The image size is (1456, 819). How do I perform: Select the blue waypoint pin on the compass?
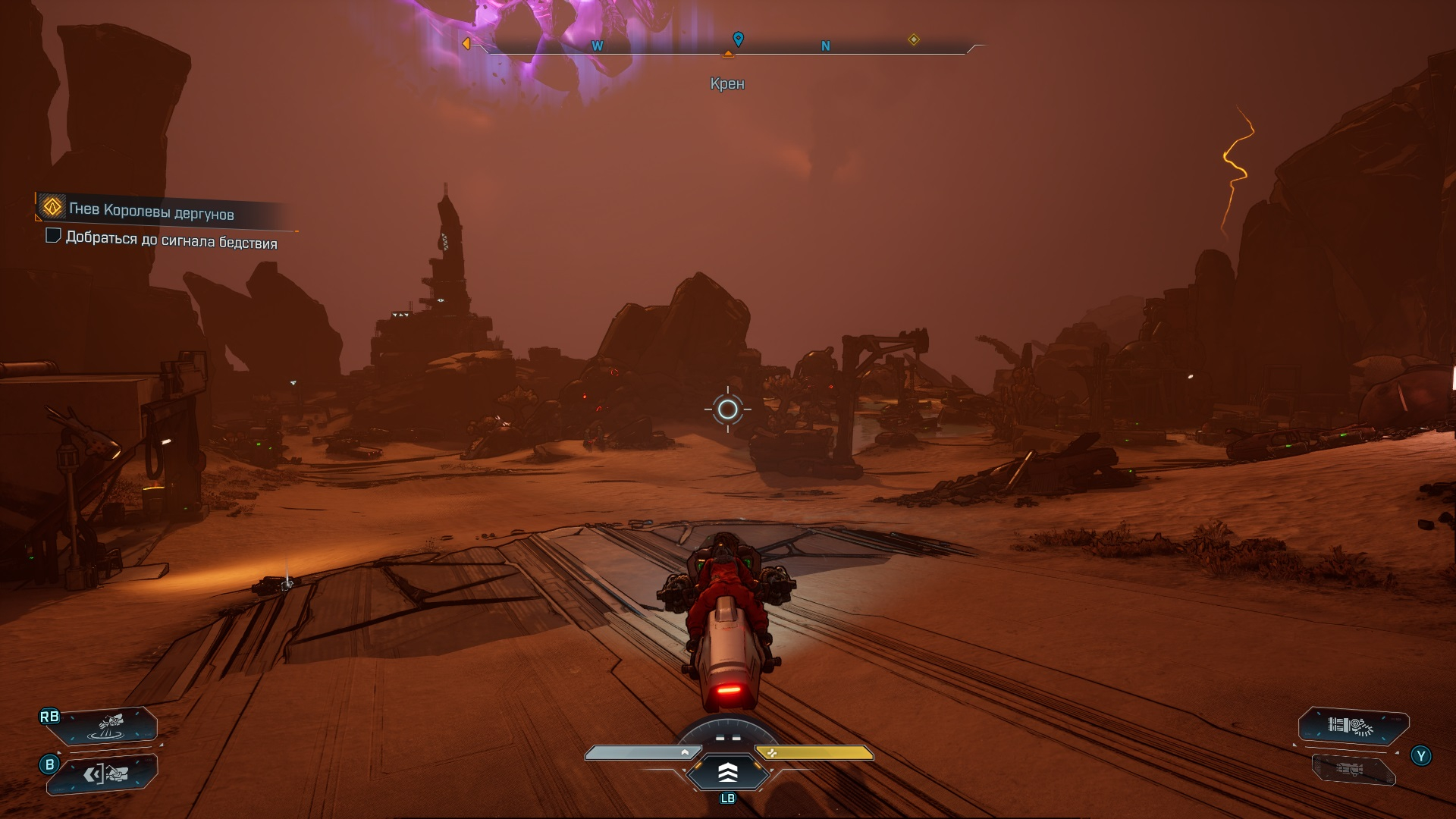tap(738, 39)
